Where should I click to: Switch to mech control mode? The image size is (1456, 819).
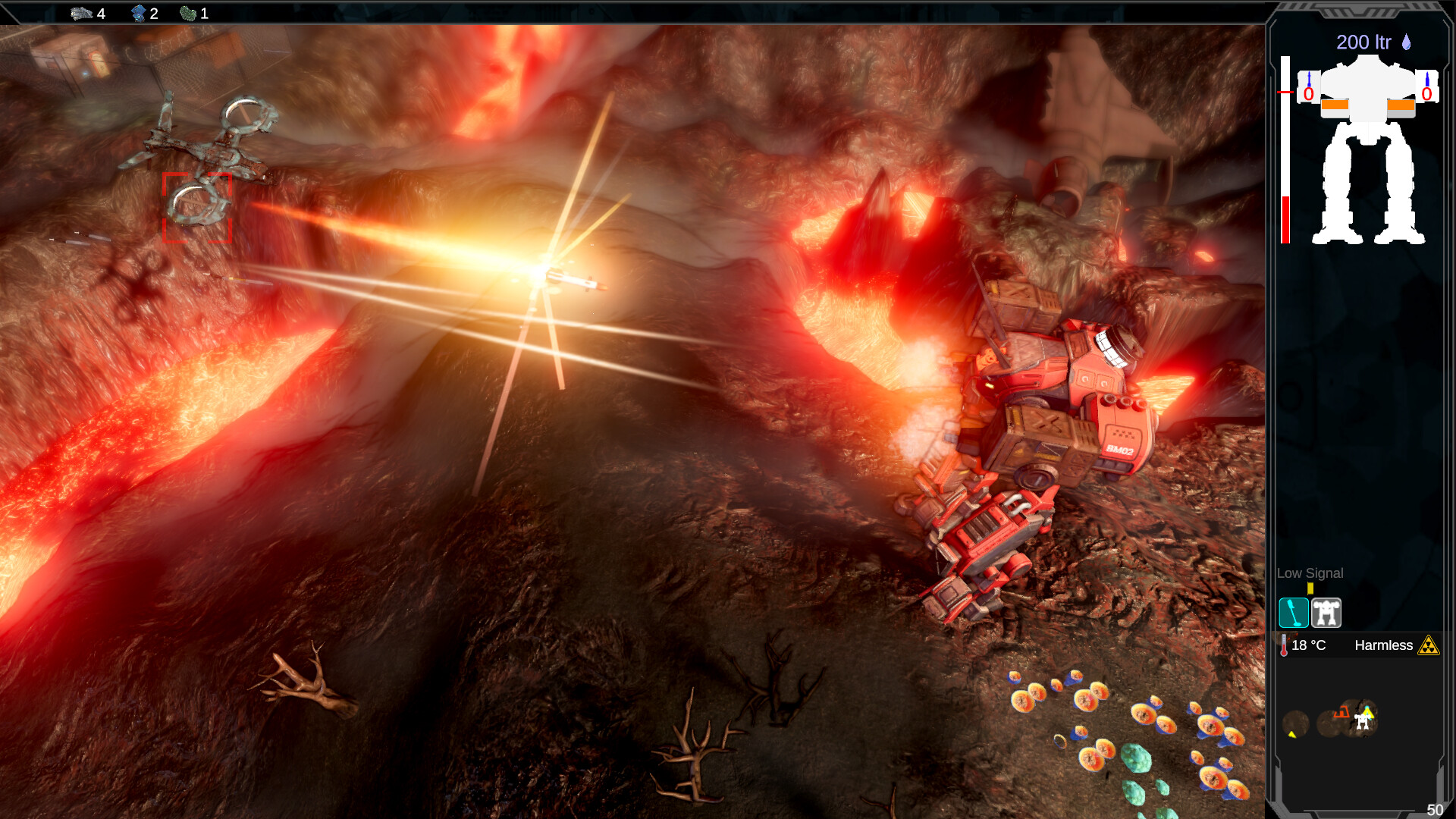pos(1326,613)
